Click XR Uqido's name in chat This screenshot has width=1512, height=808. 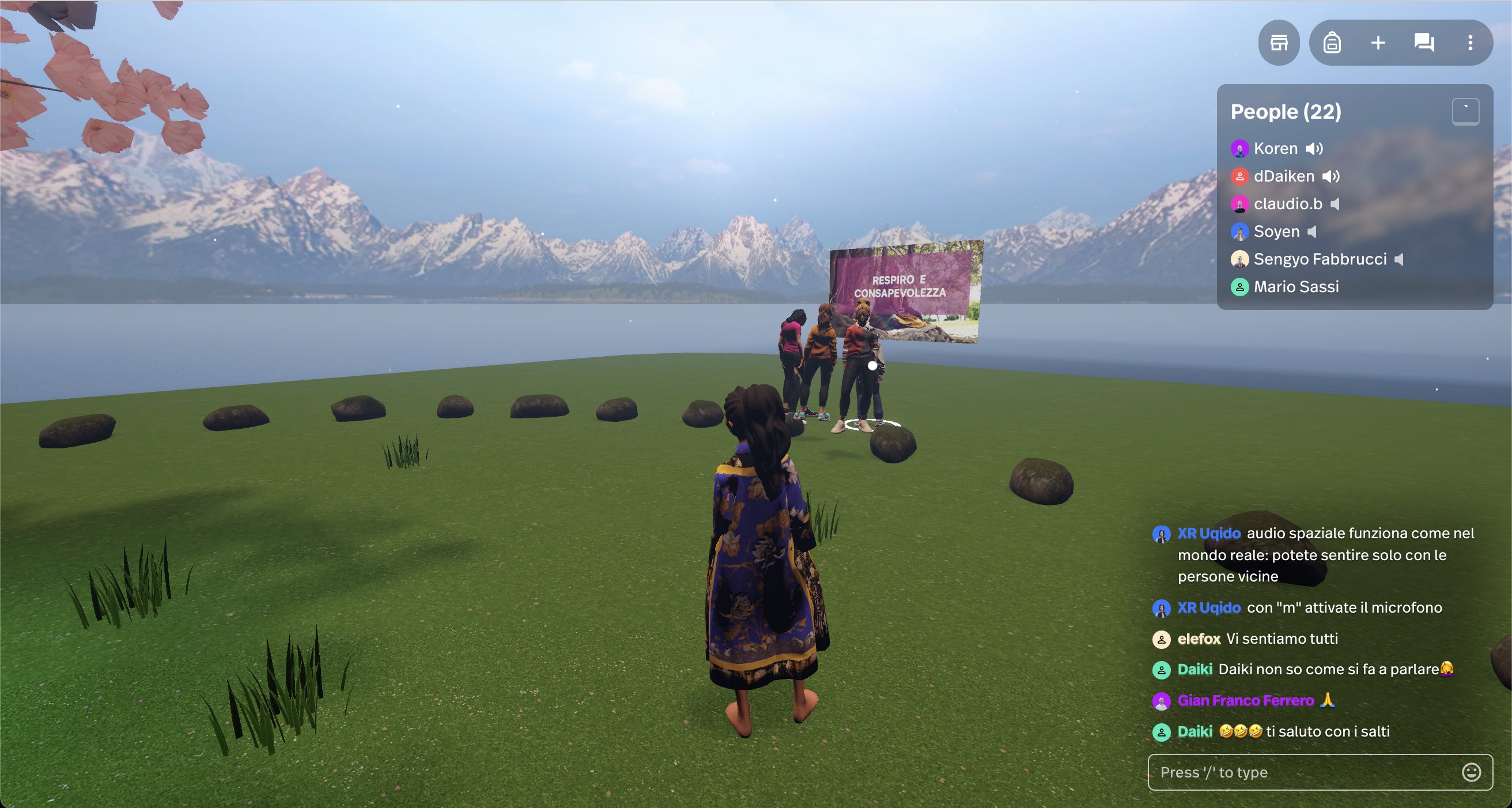(x=1208, y=533)
